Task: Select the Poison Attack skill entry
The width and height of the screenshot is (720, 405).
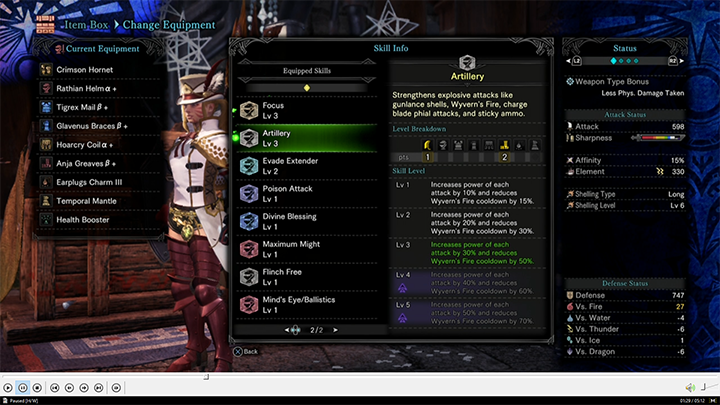Action: tap(300, 193)
